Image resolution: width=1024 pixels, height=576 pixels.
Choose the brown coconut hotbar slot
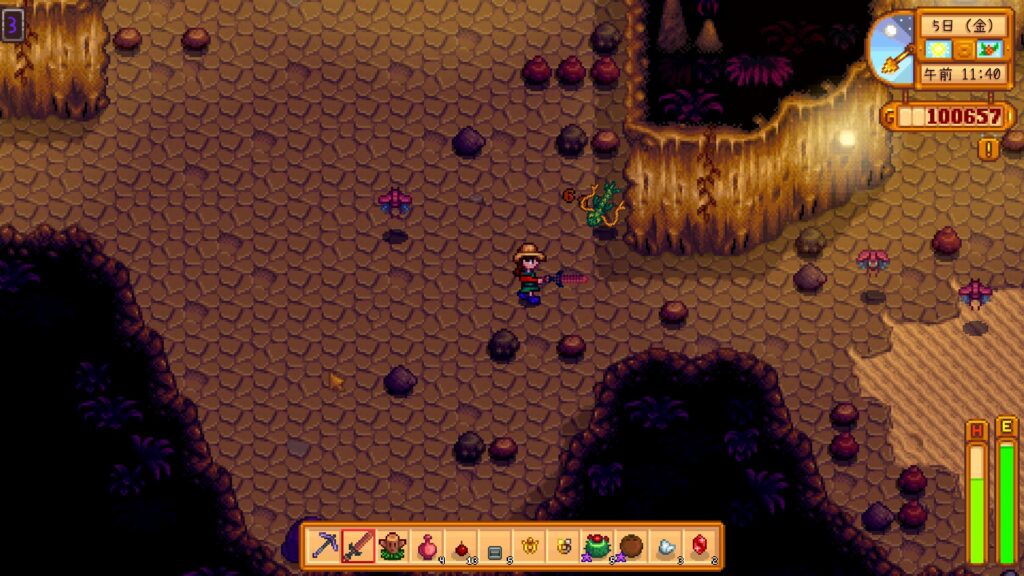631,546
